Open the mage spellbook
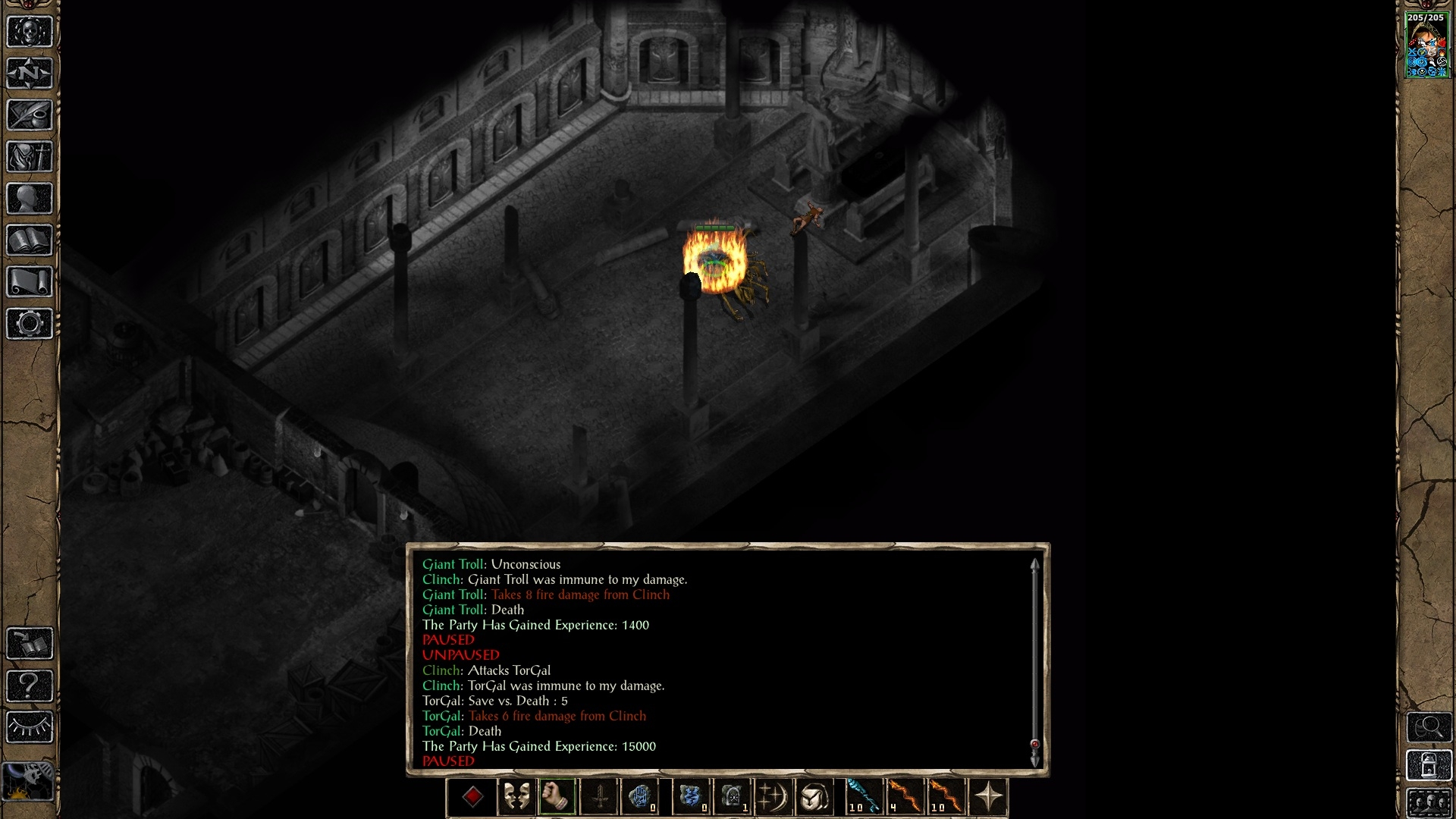Image resolution: width=1456 pixels, height=819 pixels. 30,240
